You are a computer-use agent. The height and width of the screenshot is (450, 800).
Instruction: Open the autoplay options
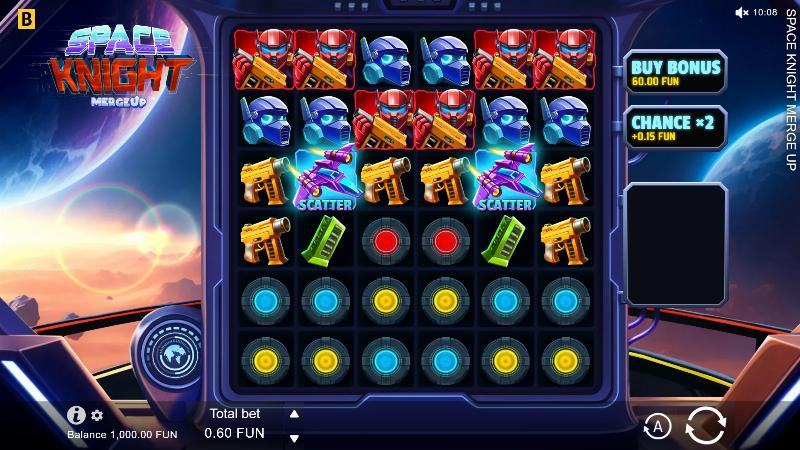click(657, 427)
